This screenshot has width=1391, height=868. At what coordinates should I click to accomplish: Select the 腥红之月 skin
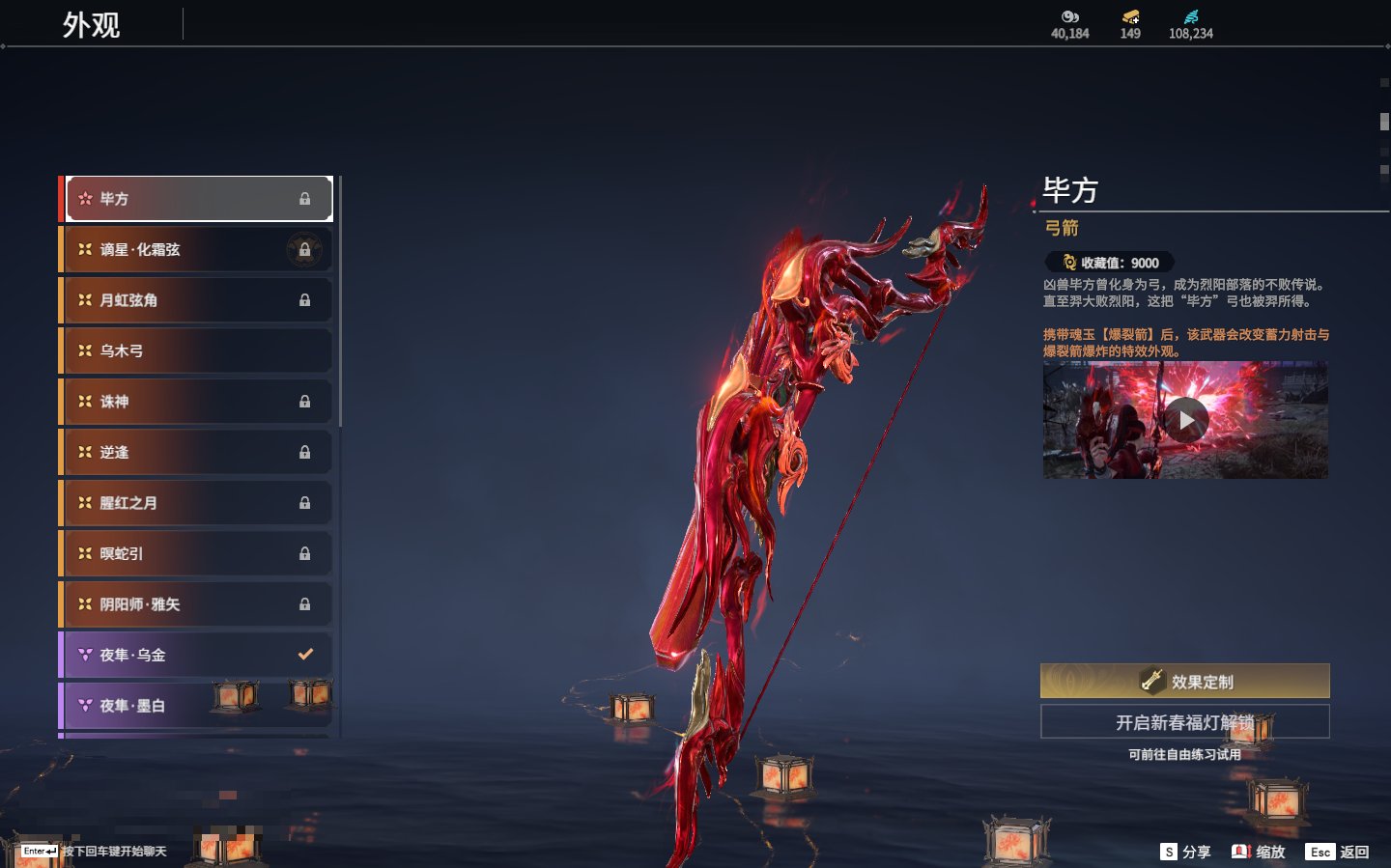198,503
